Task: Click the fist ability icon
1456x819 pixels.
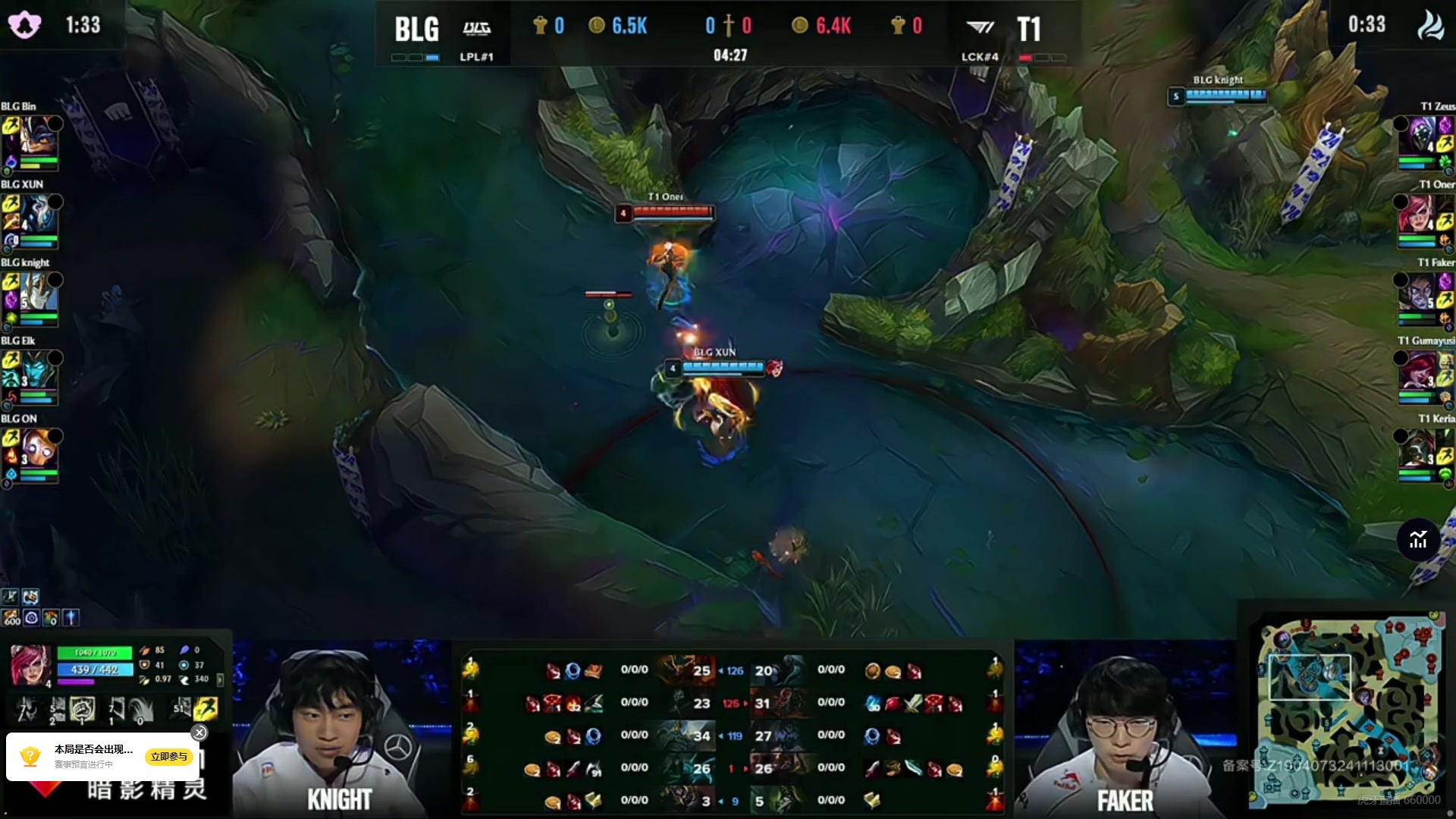Action: [82, 709]
